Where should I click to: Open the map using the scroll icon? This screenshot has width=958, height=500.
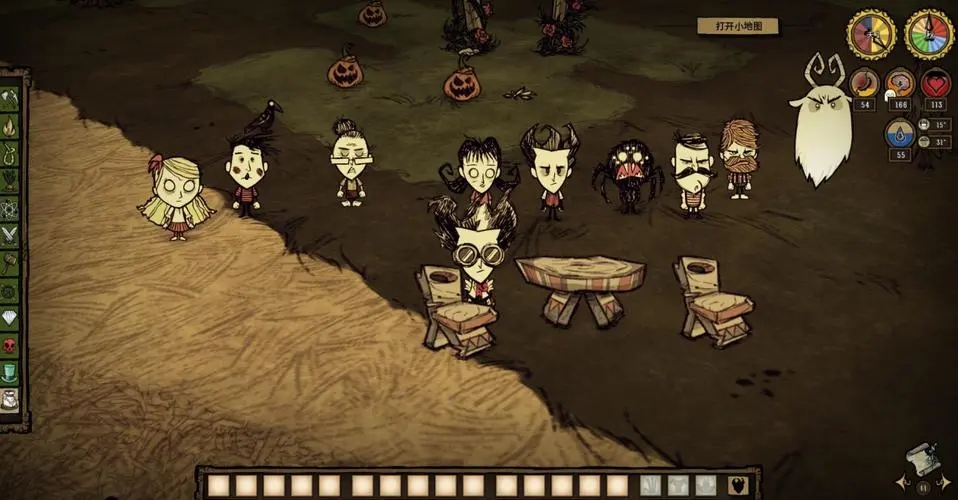(921, 460)
